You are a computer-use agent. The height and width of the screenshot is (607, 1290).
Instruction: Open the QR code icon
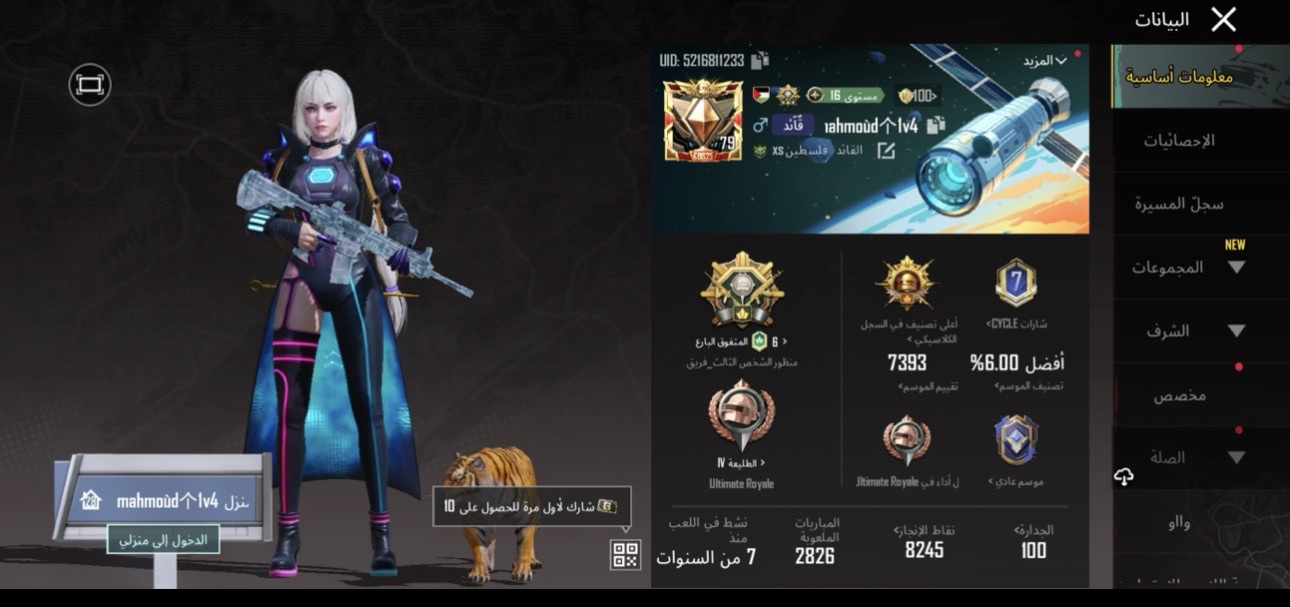[625, 555]
